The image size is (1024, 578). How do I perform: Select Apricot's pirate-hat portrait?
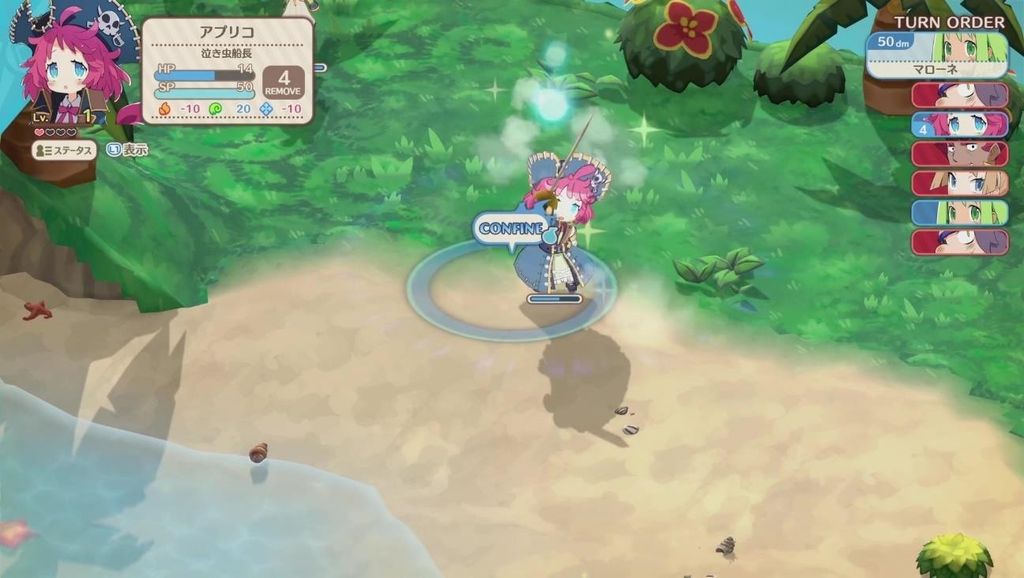pyautogui.click(x=72, y=70)
